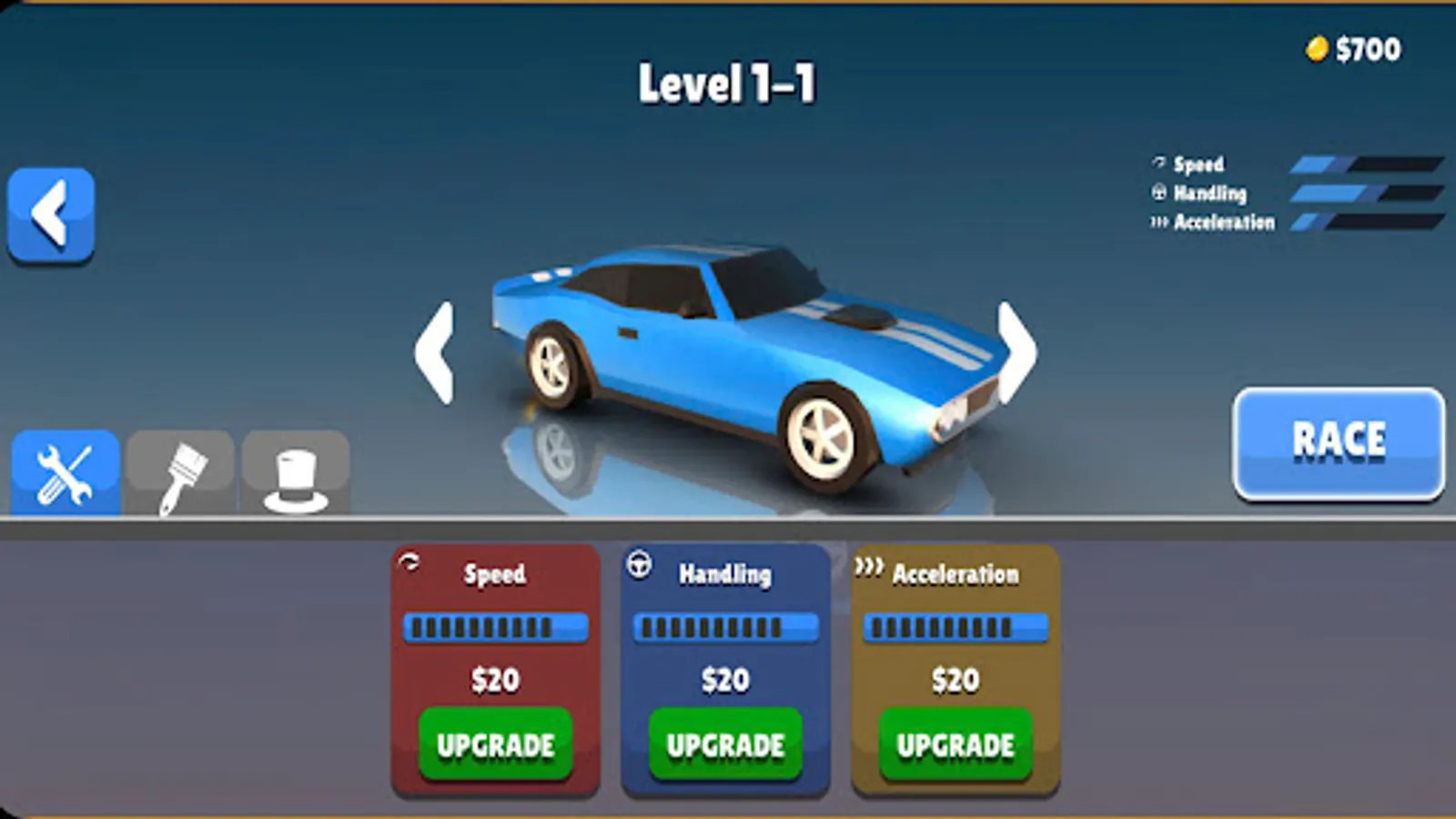Image resolution: width=1456 pixels, height=819 pixels.
Task: Click the $20 price on the Handling card
Action: [724, 679]
